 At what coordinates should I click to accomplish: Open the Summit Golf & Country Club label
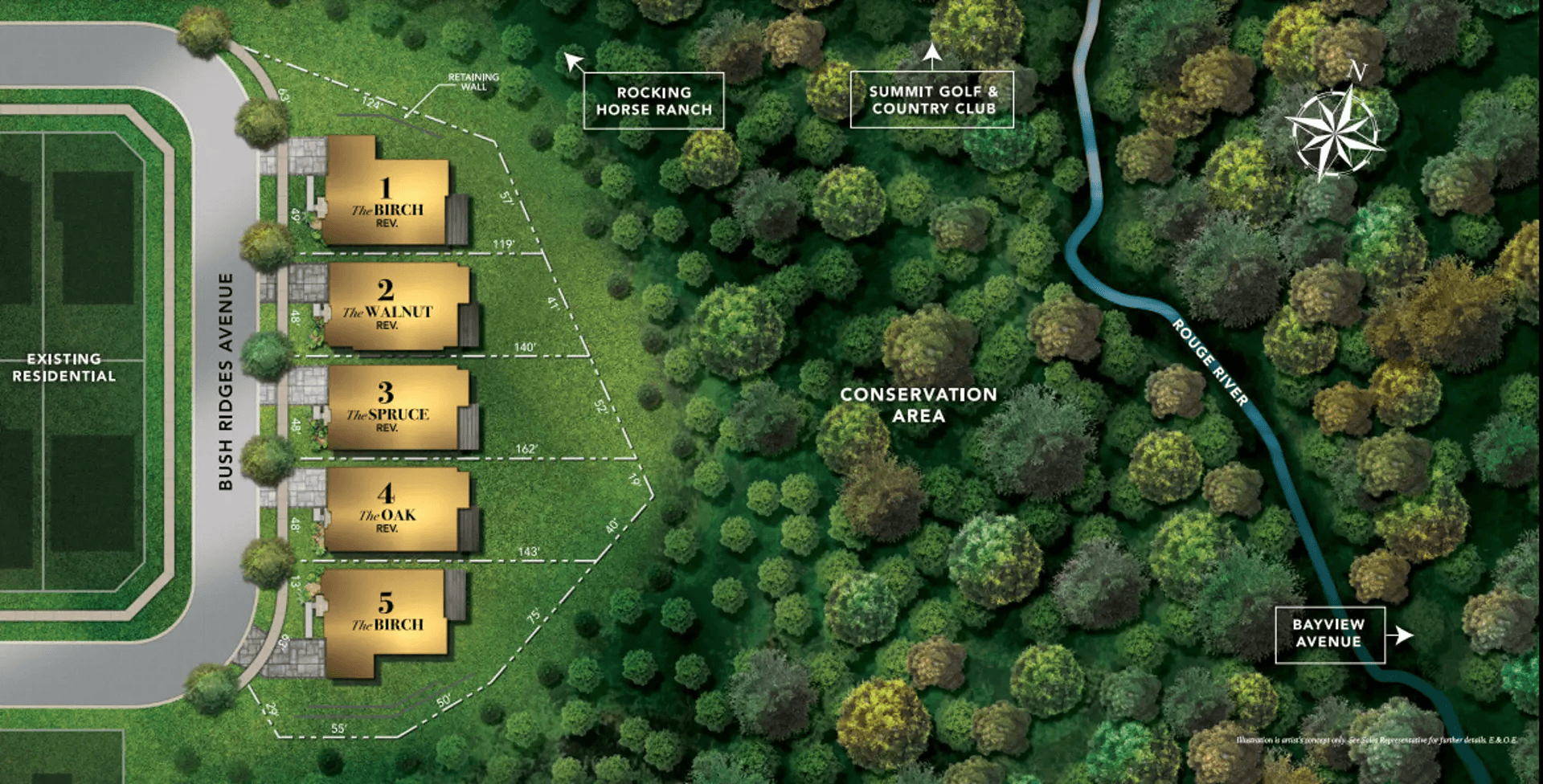click(932, 100)
